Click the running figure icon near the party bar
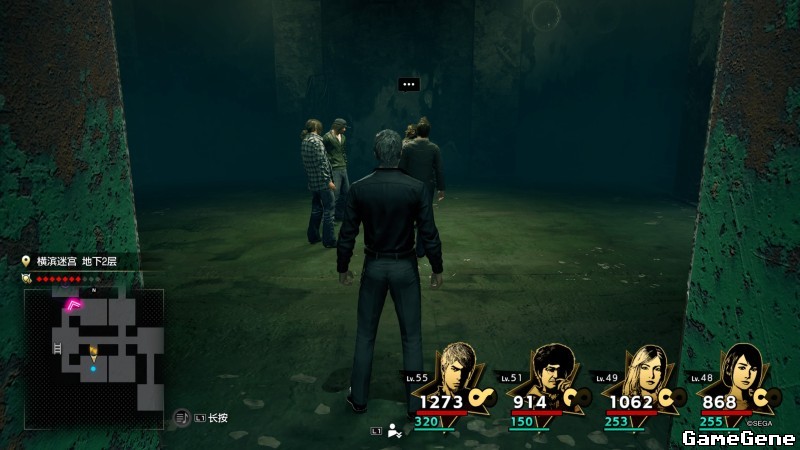 pos(396,431)
